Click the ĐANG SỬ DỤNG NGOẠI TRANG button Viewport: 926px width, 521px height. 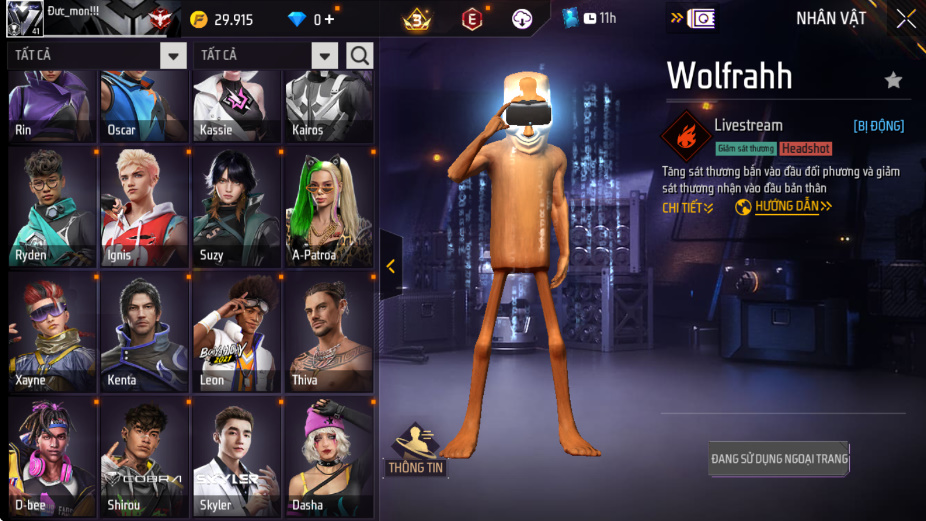779,459
